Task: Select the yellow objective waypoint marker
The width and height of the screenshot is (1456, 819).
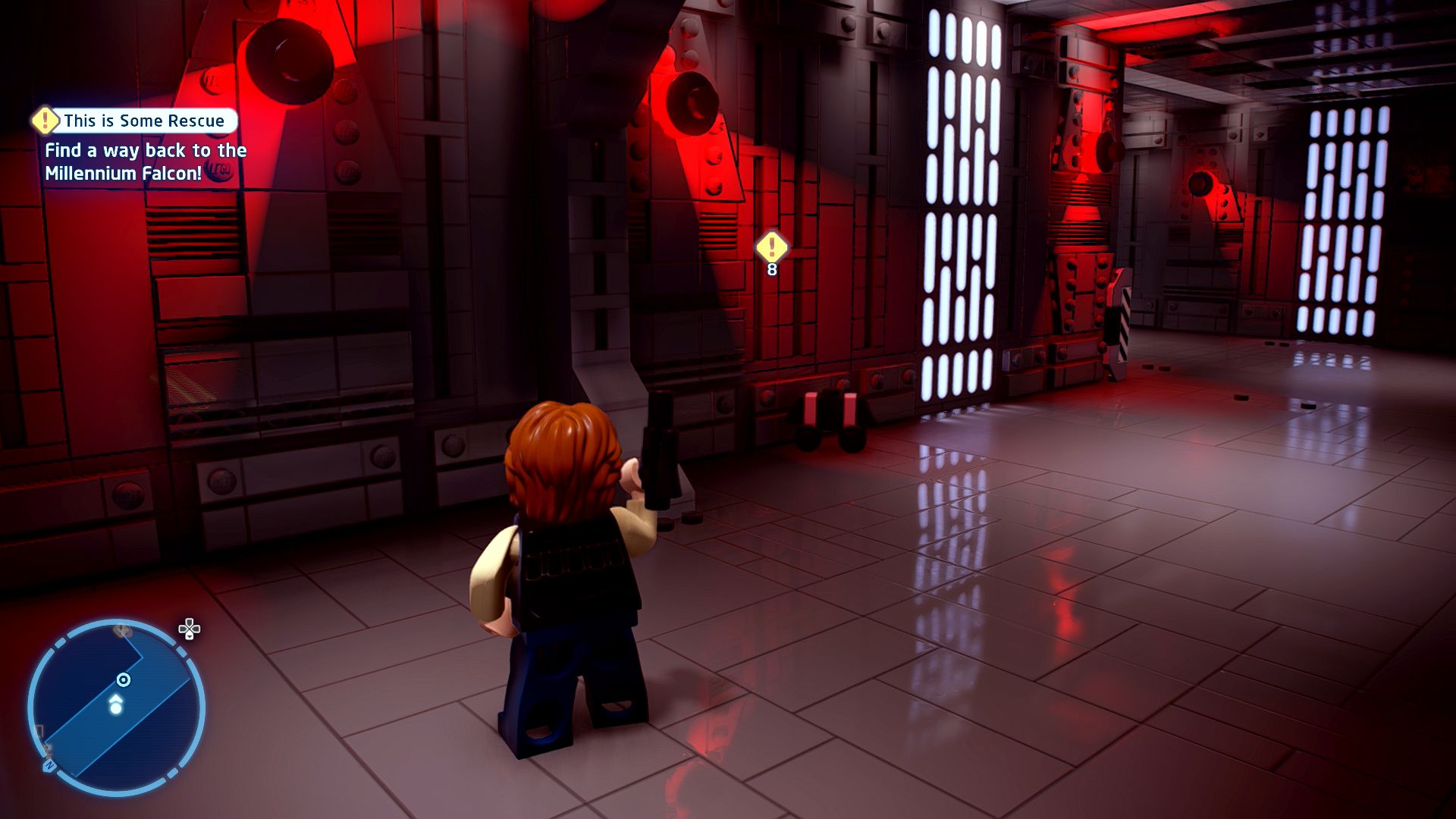Action: [x=772, y=246]
